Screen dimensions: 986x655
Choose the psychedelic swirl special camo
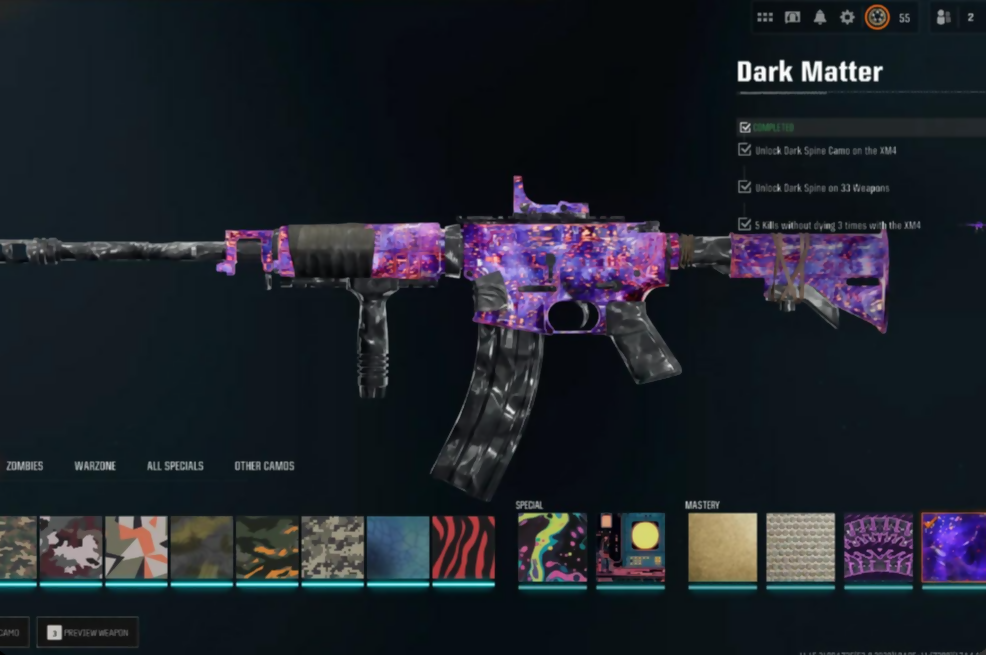coord(552,547)
